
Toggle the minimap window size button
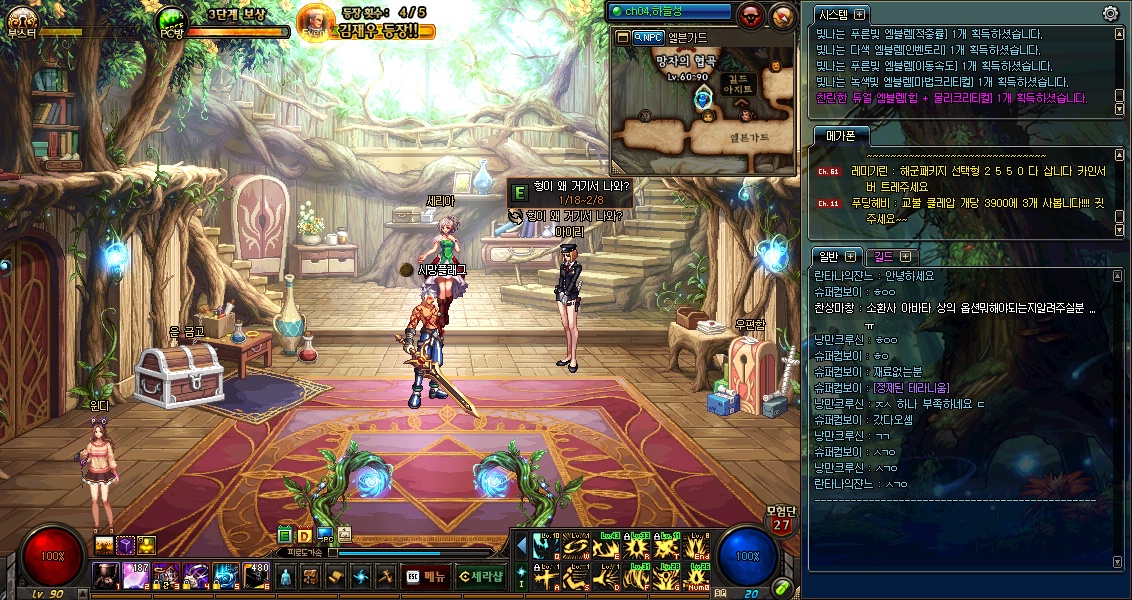click(x=622, y=37)
